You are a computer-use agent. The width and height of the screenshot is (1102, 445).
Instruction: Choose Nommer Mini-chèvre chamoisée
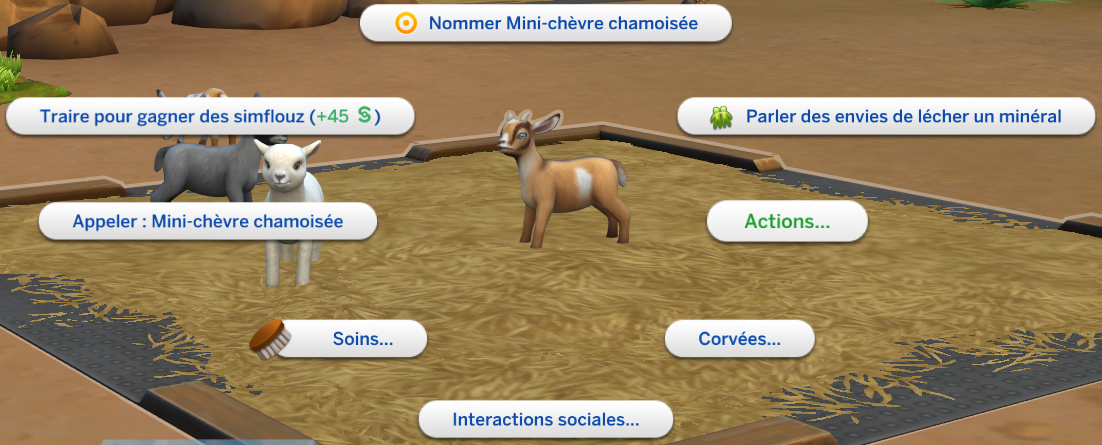tap(546, 23)
